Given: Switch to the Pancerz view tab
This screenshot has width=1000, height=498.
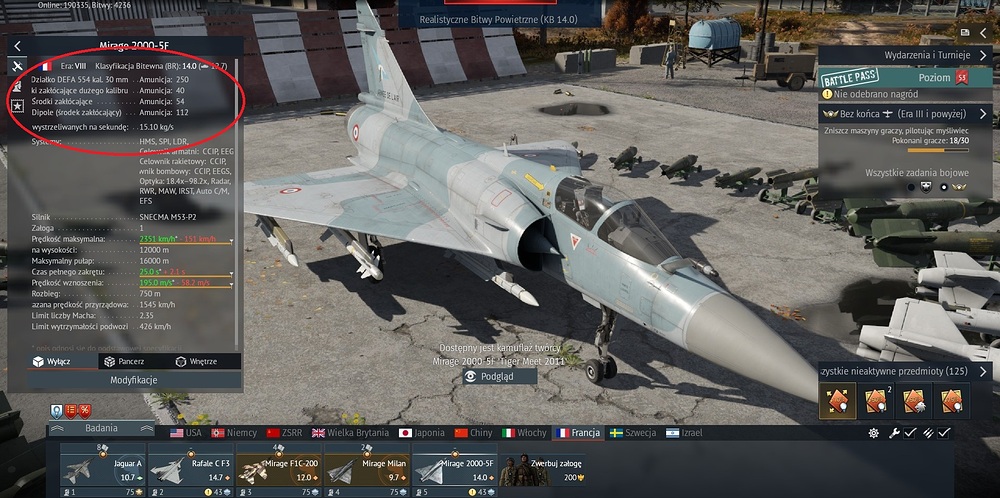Looking at the screenshot, I should tap(125, 361).
